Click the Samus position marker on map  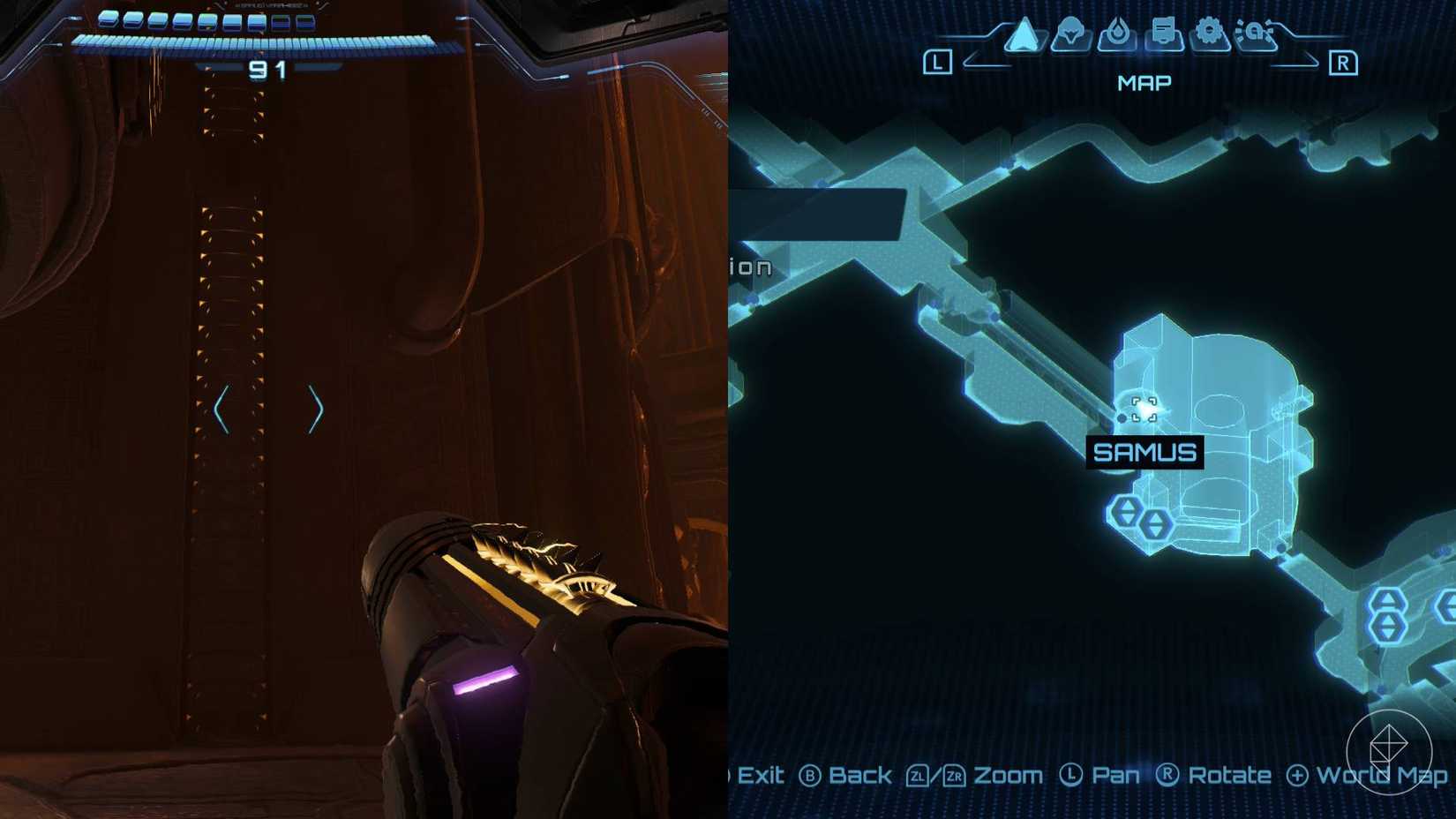(x=1144, y=409)
